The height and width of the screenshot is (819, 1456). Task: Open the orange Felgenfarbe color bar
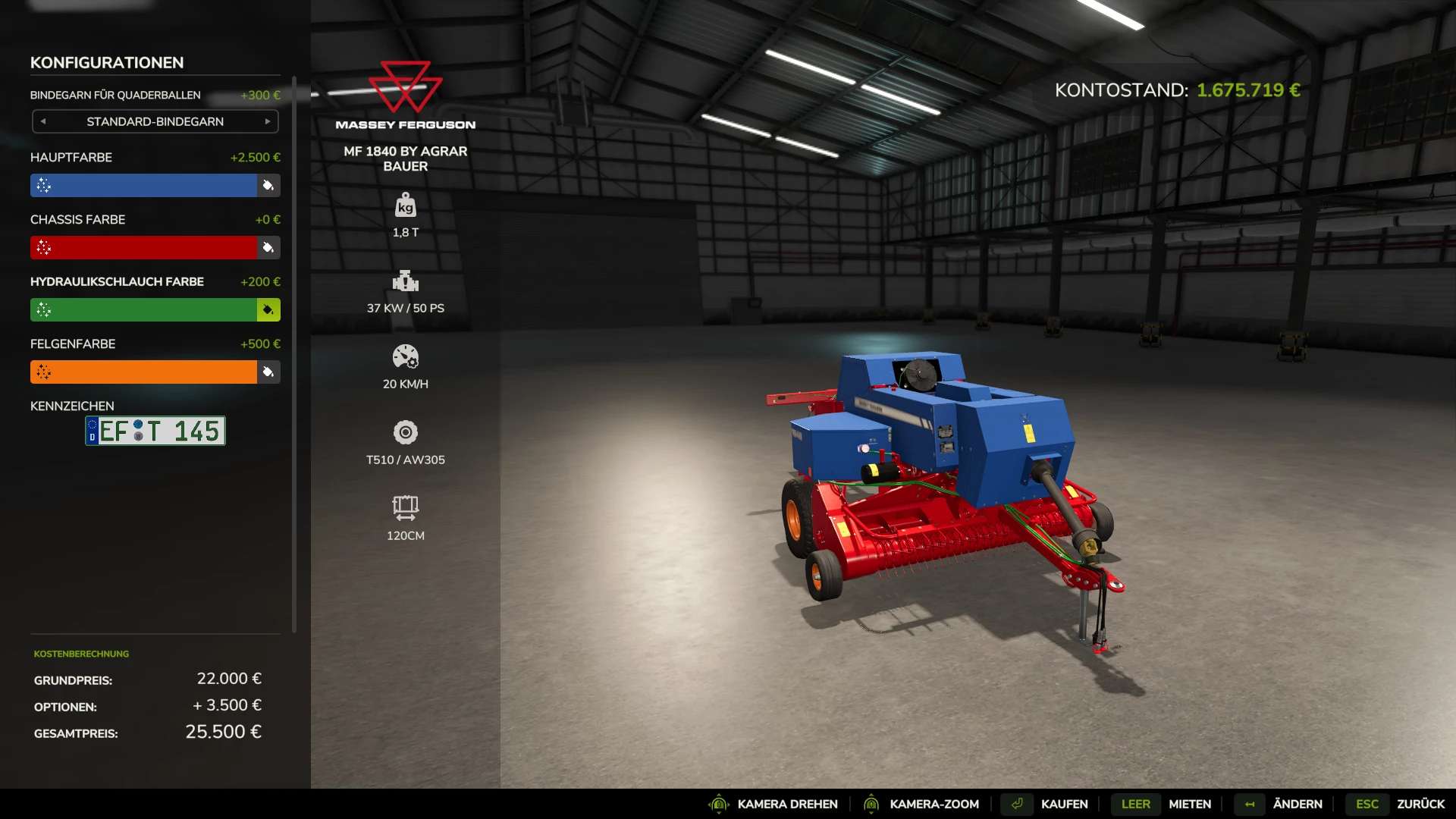pyautogui.click(x=144, y=372)
